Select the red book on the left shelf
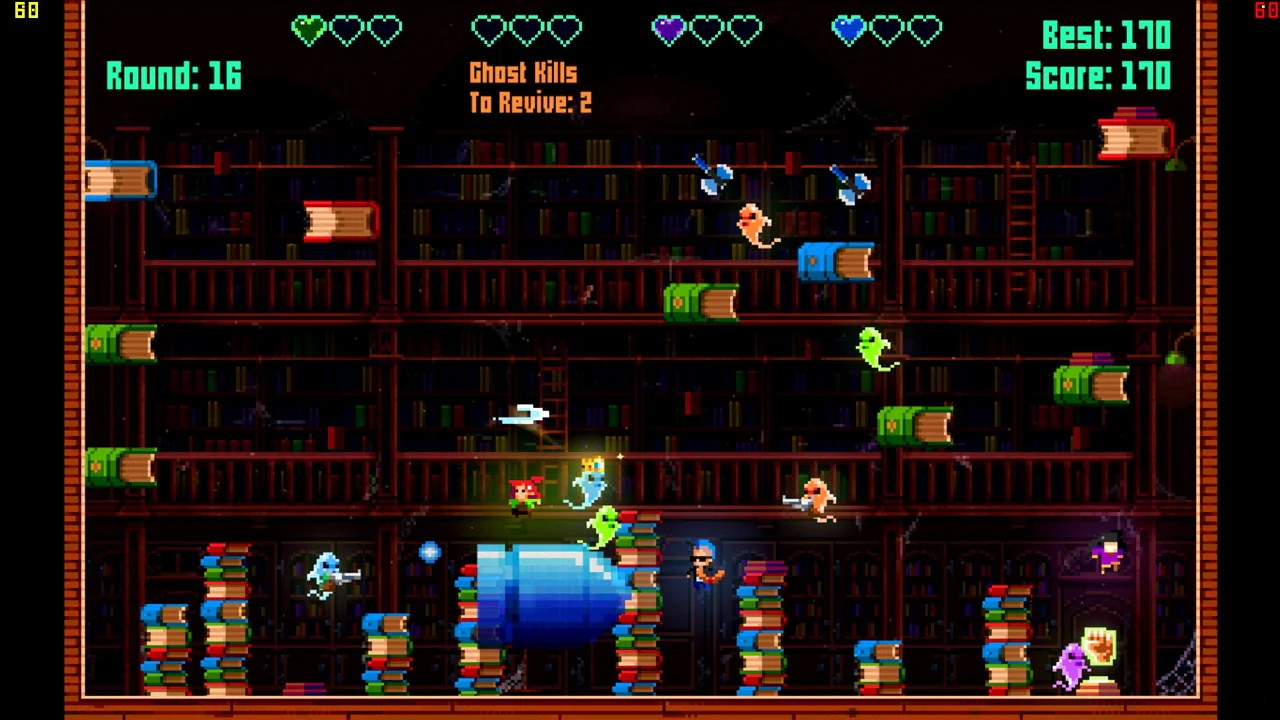The image size is (1280, 720). [x=340, y=220]
